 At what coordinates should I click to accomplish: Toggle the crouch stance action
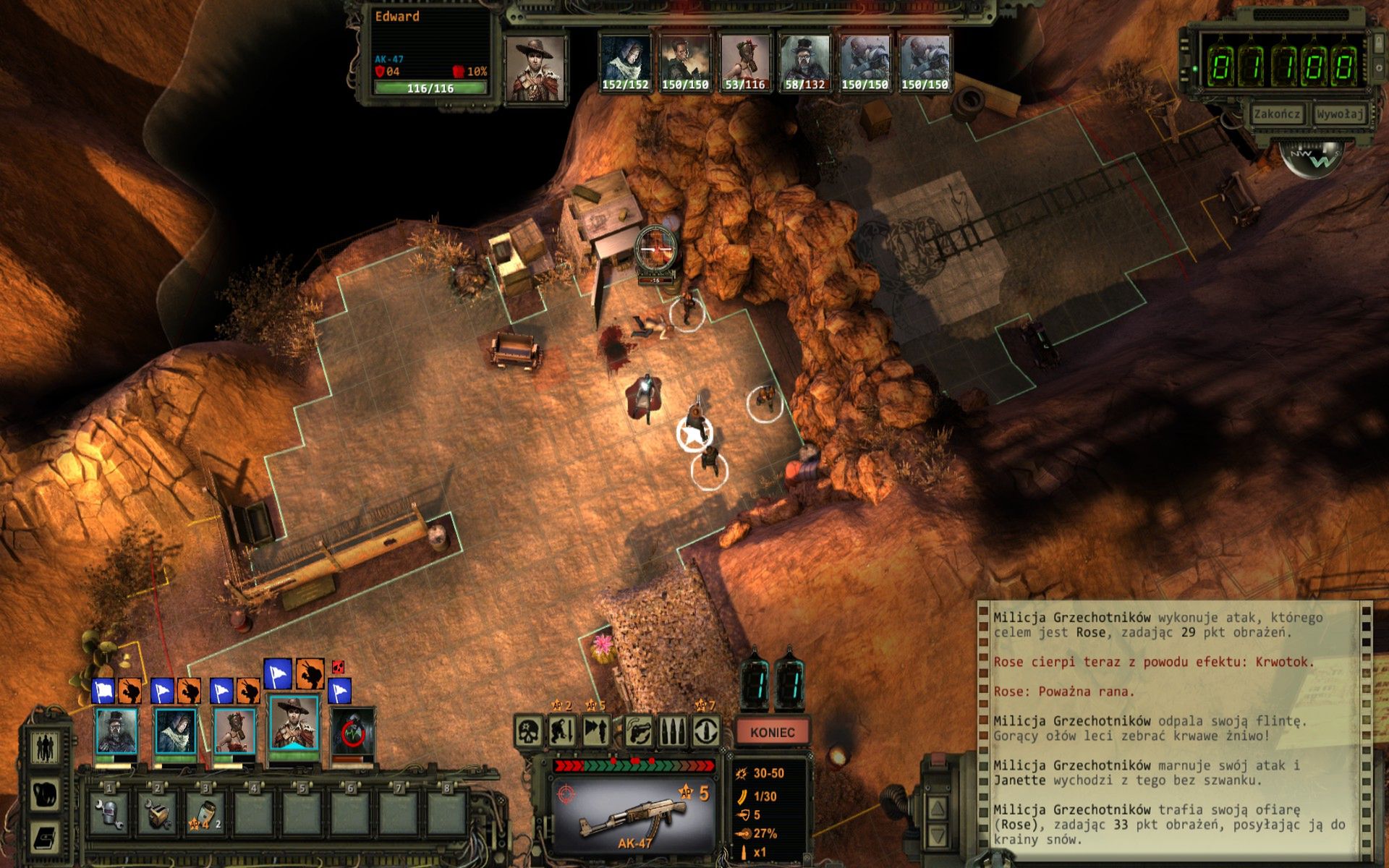pos(563,731)
